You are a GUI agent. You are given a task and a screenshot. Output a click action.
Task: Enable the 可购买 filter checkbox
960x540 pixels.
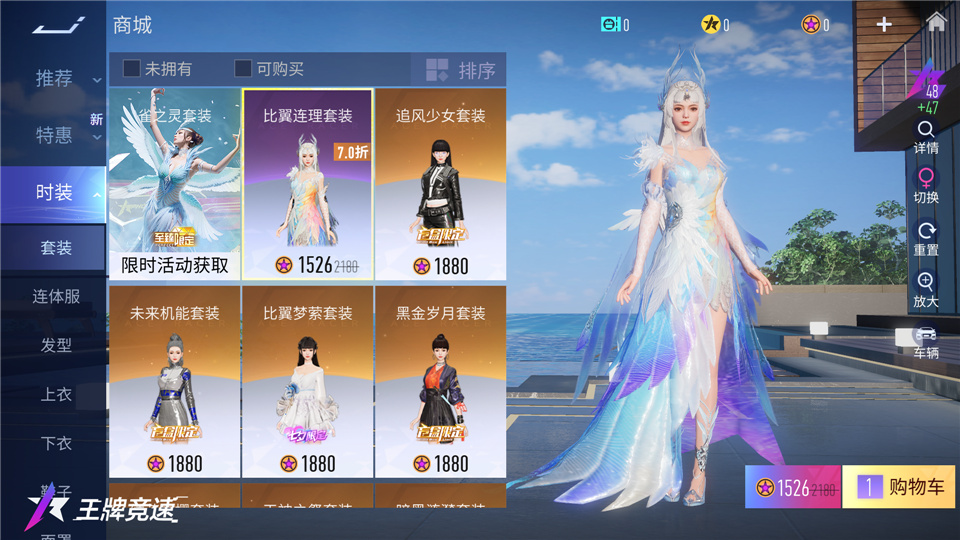tap(243, 69)
